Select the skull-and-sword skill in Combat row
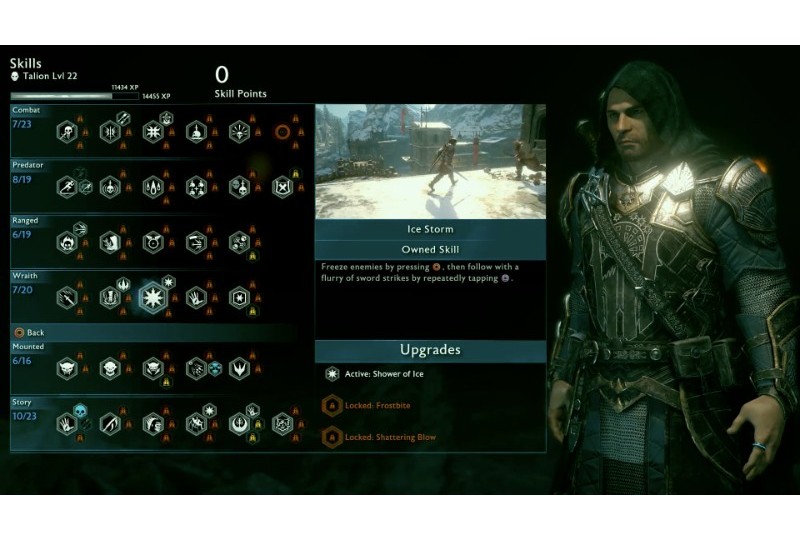This screenshot has width=800, height=540. [67, 132]
